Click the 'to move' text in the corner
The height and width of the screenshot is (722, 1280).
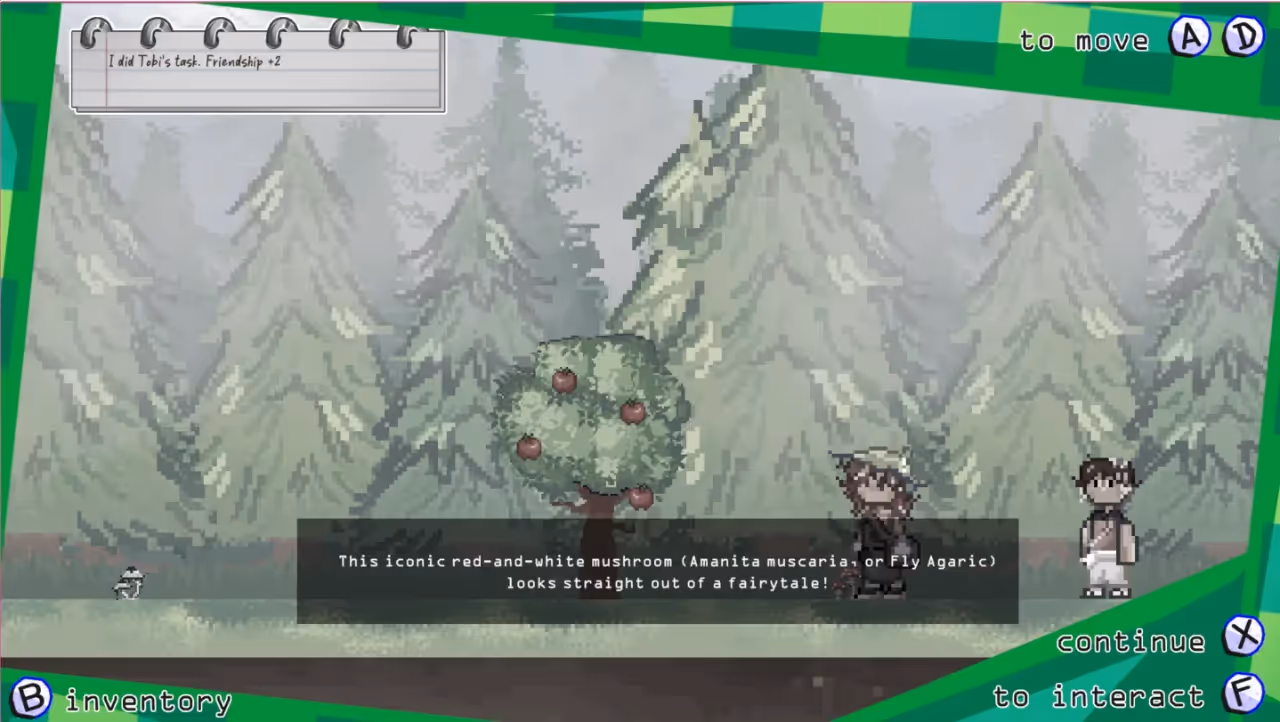[x=1084, y=40]
